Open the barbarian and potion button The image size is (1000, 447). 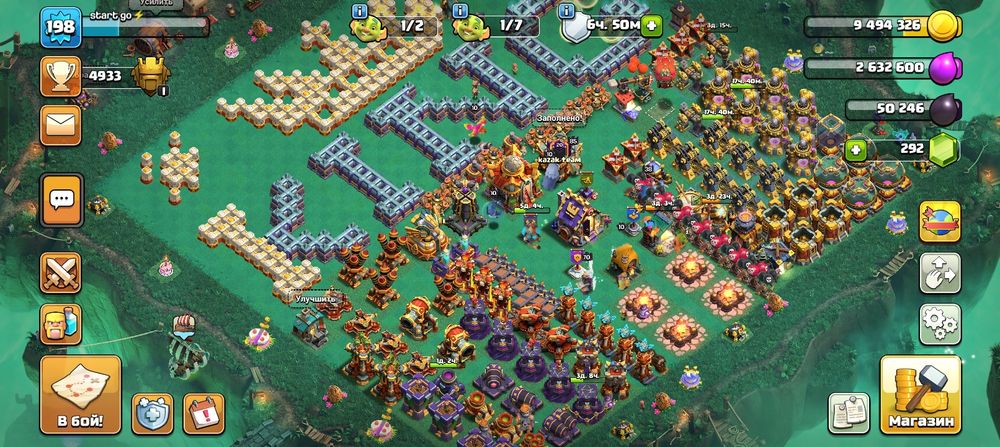pyautogui.click(x=61, y=323)
